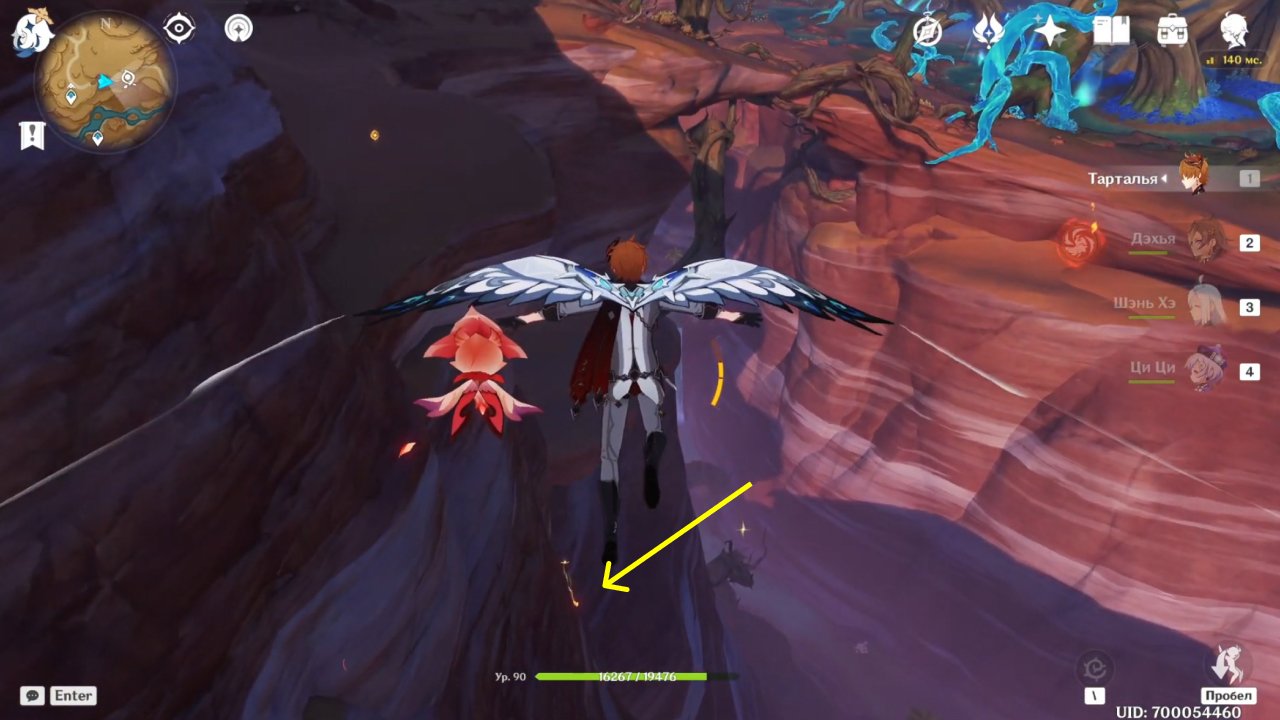This screenshot has width=1280, height=720.
Task: Open the compass events icon
Action: 928,32
